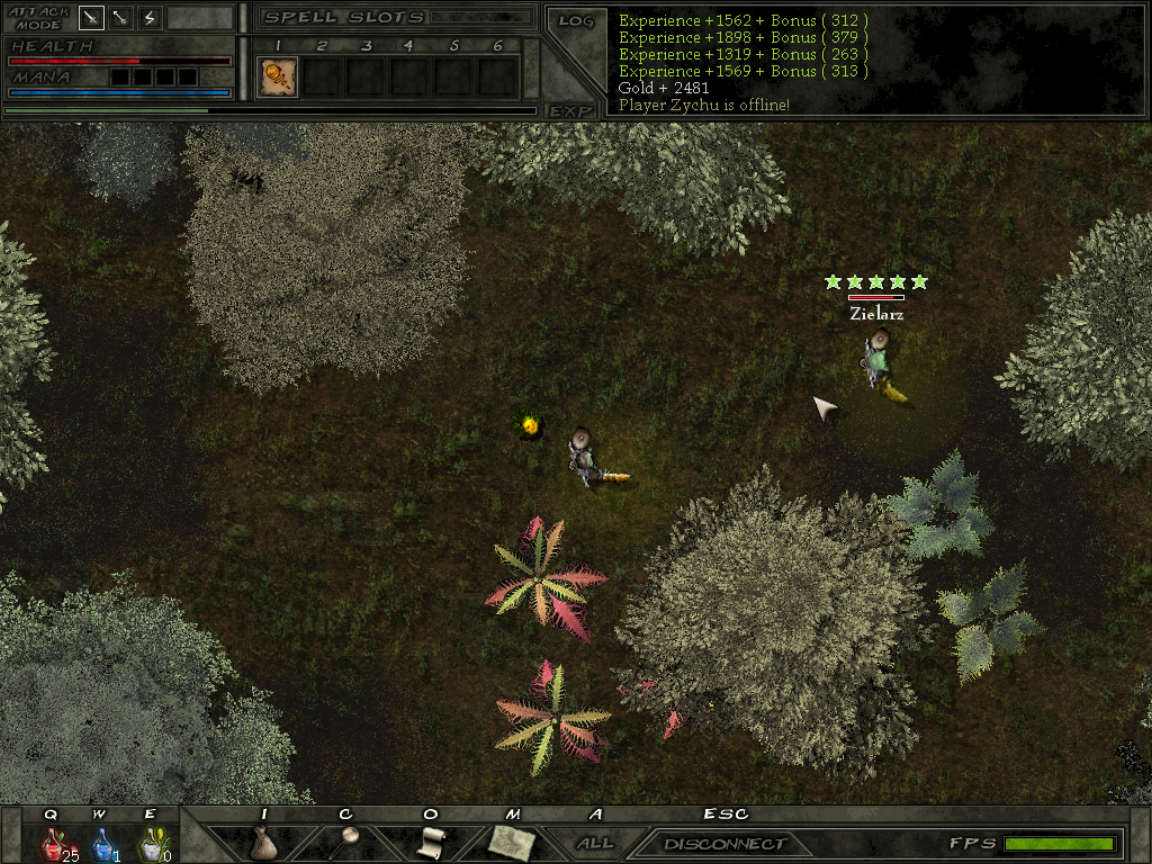
Task: Select the melee sword attack mode
Action: click(91, 18)
